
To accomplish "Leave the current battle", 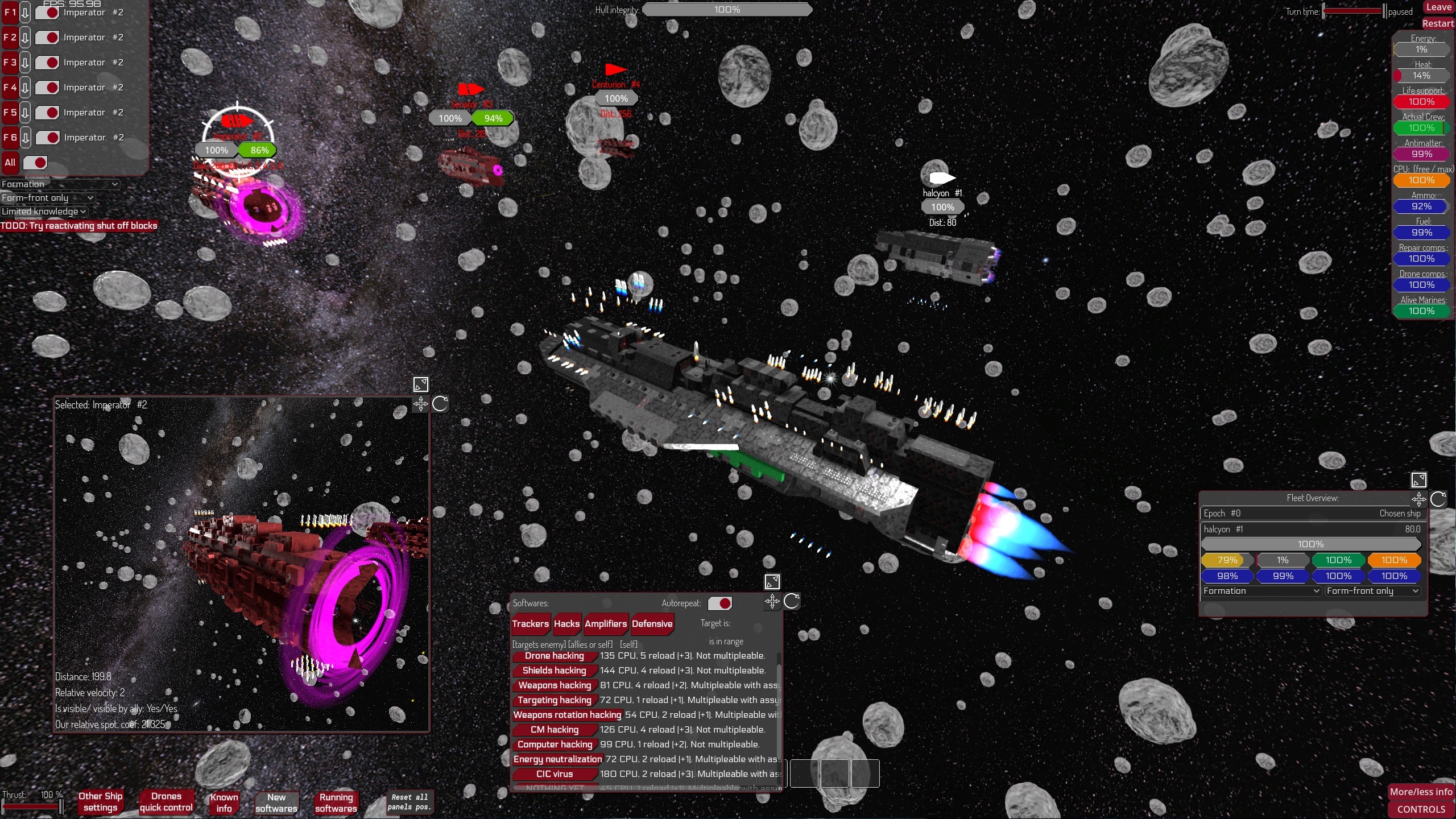I will tap(1438, 7).
